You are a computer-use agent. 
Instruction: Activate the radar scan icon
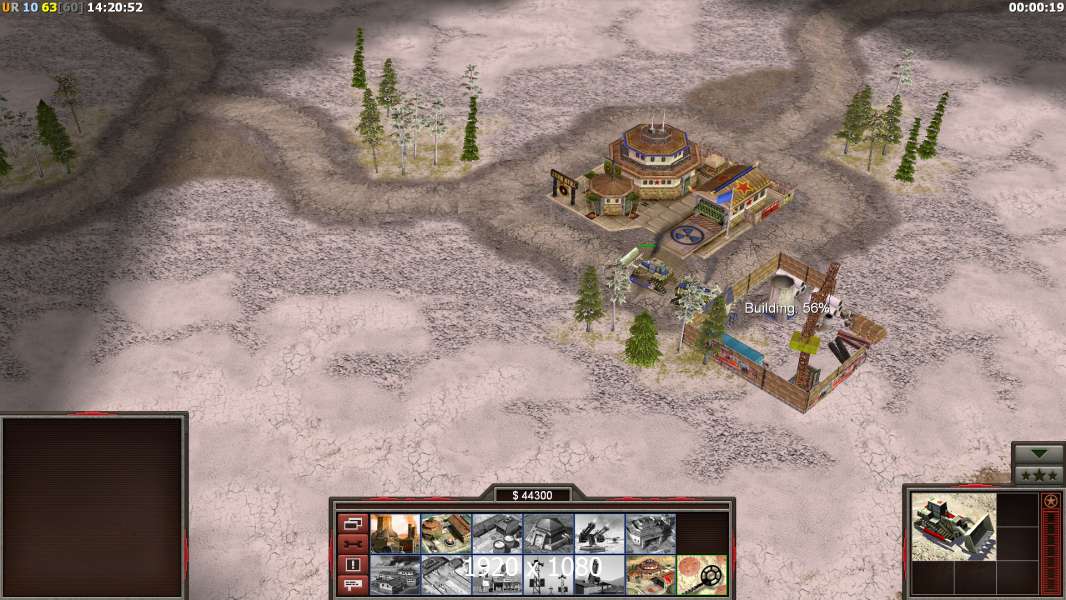[x=701, y=575]
